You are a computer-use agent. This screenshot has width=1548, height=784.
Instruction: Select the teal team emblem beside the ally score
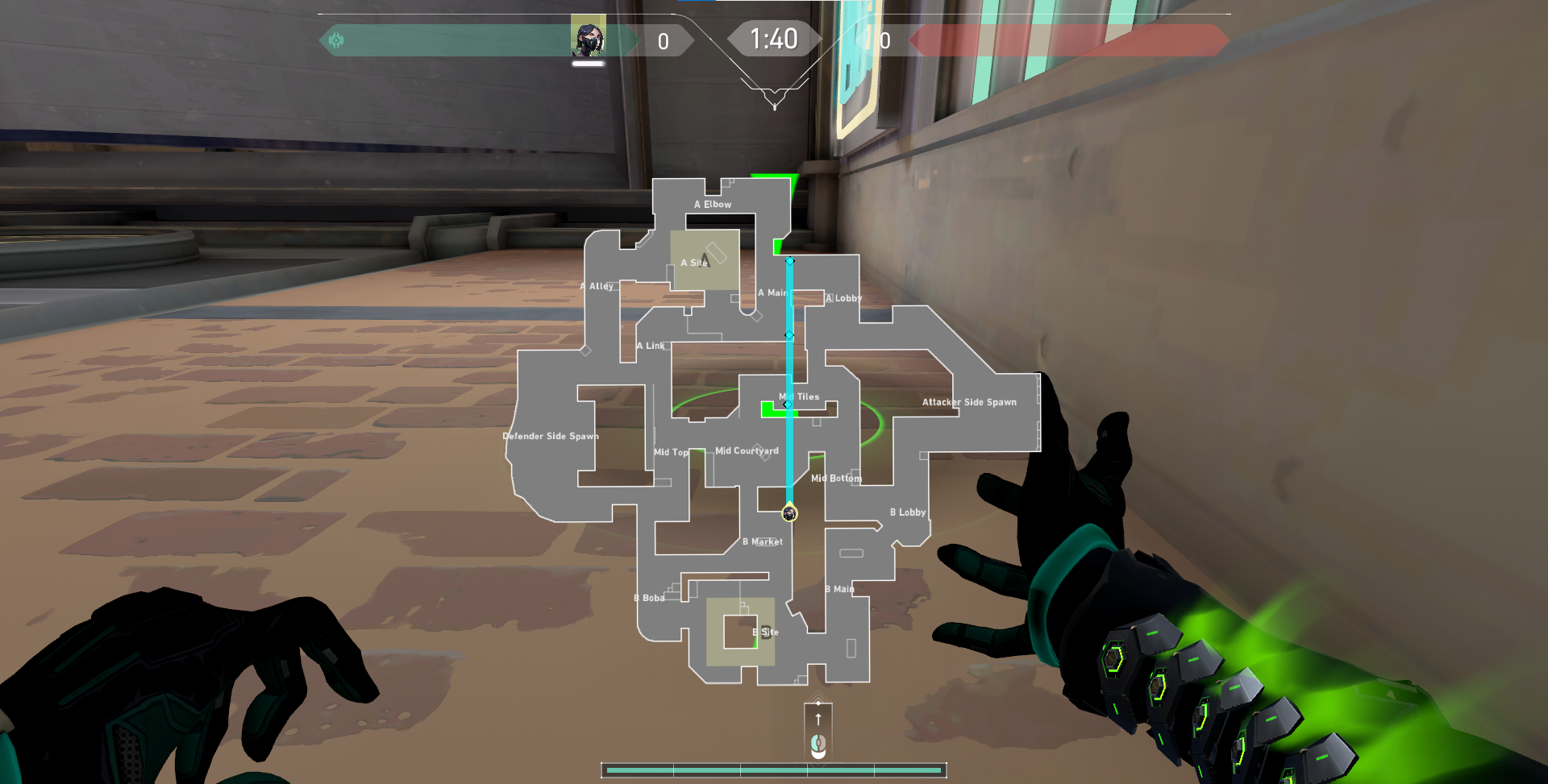point(337,39)
